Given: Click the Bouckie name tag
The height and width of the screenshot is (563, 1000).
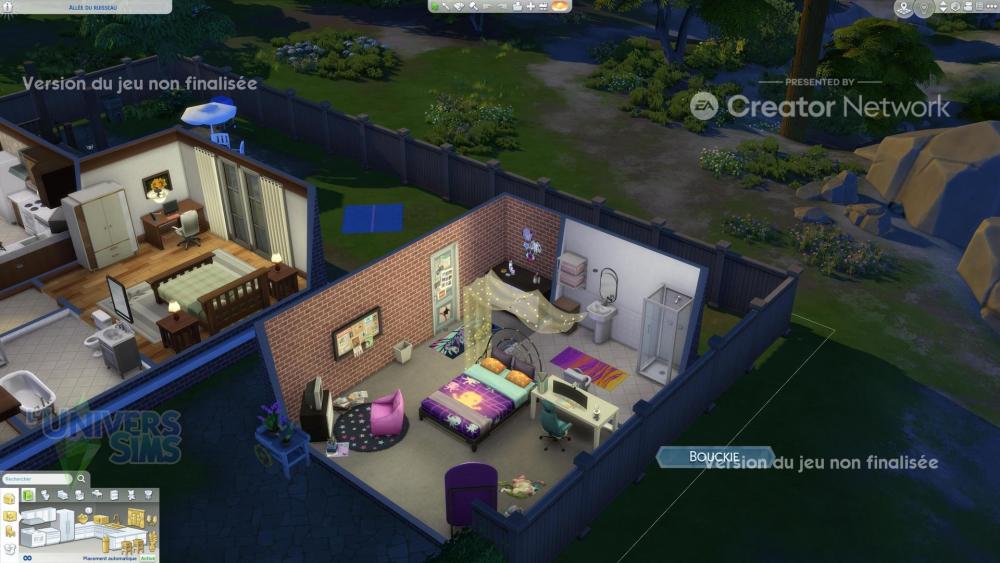Looking at the screenshot, I should 714,457.
